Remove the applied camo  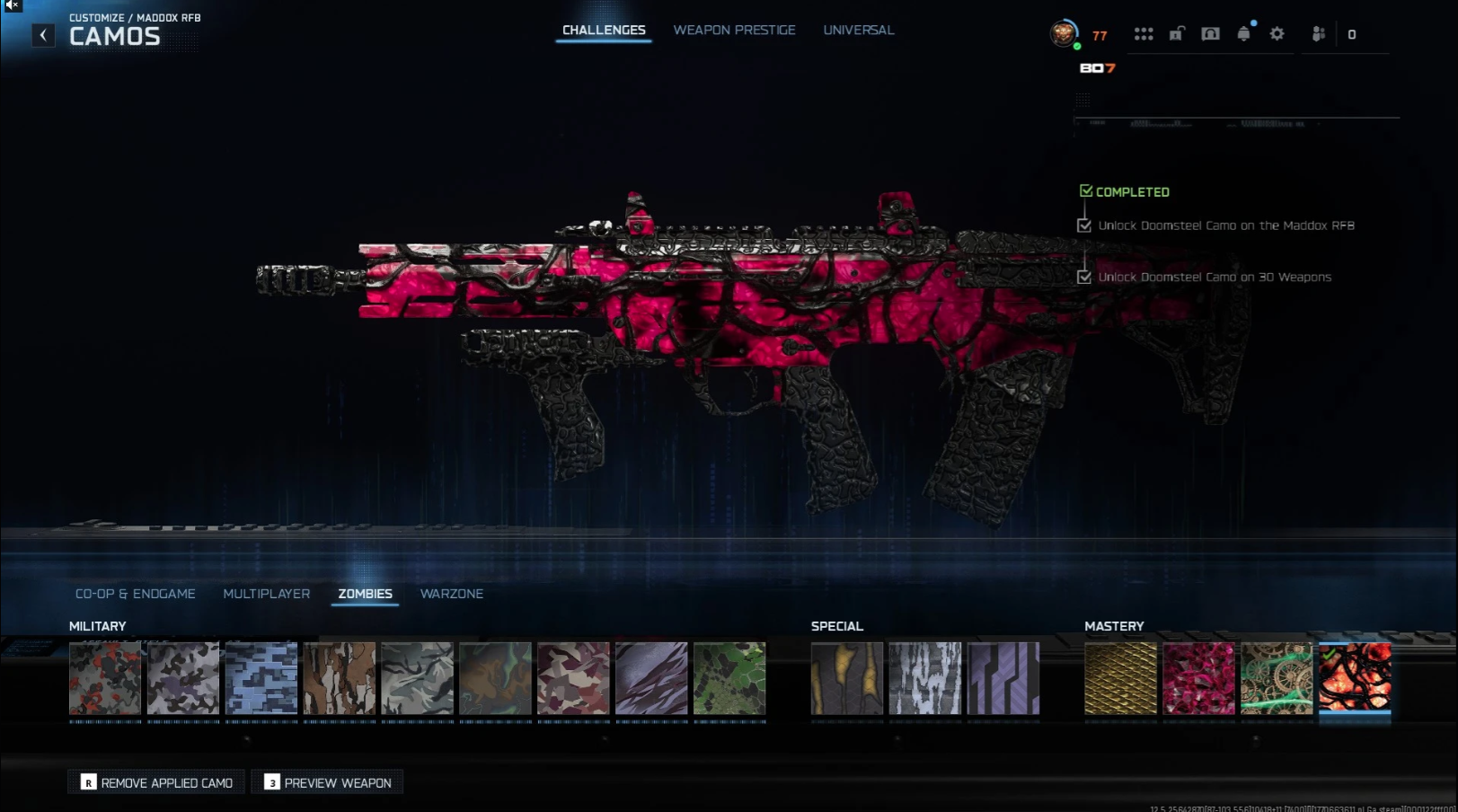click(x=157, y=782)
